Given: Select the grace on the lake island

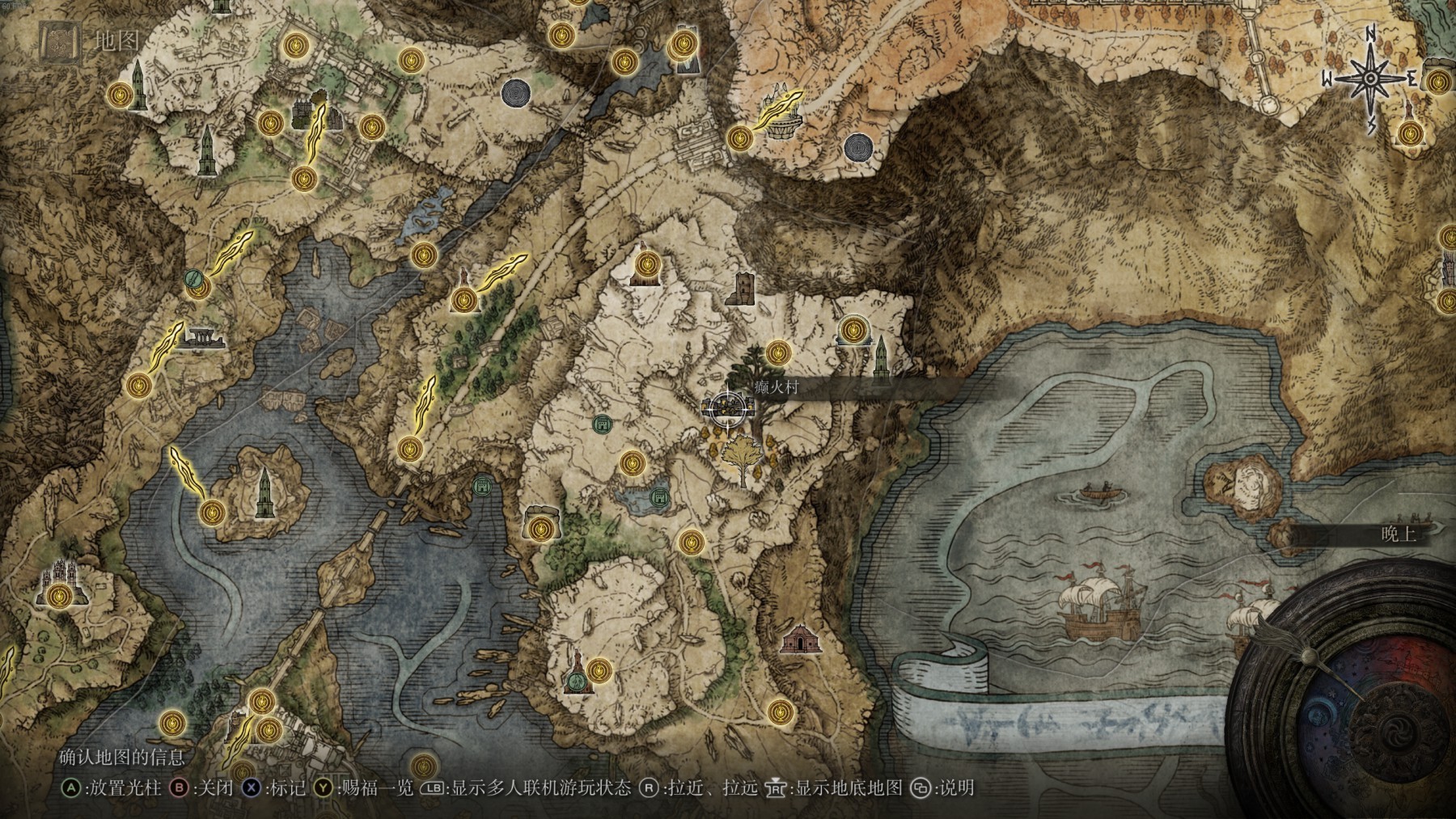Looking at the screenshot, I should click(212, 512).
